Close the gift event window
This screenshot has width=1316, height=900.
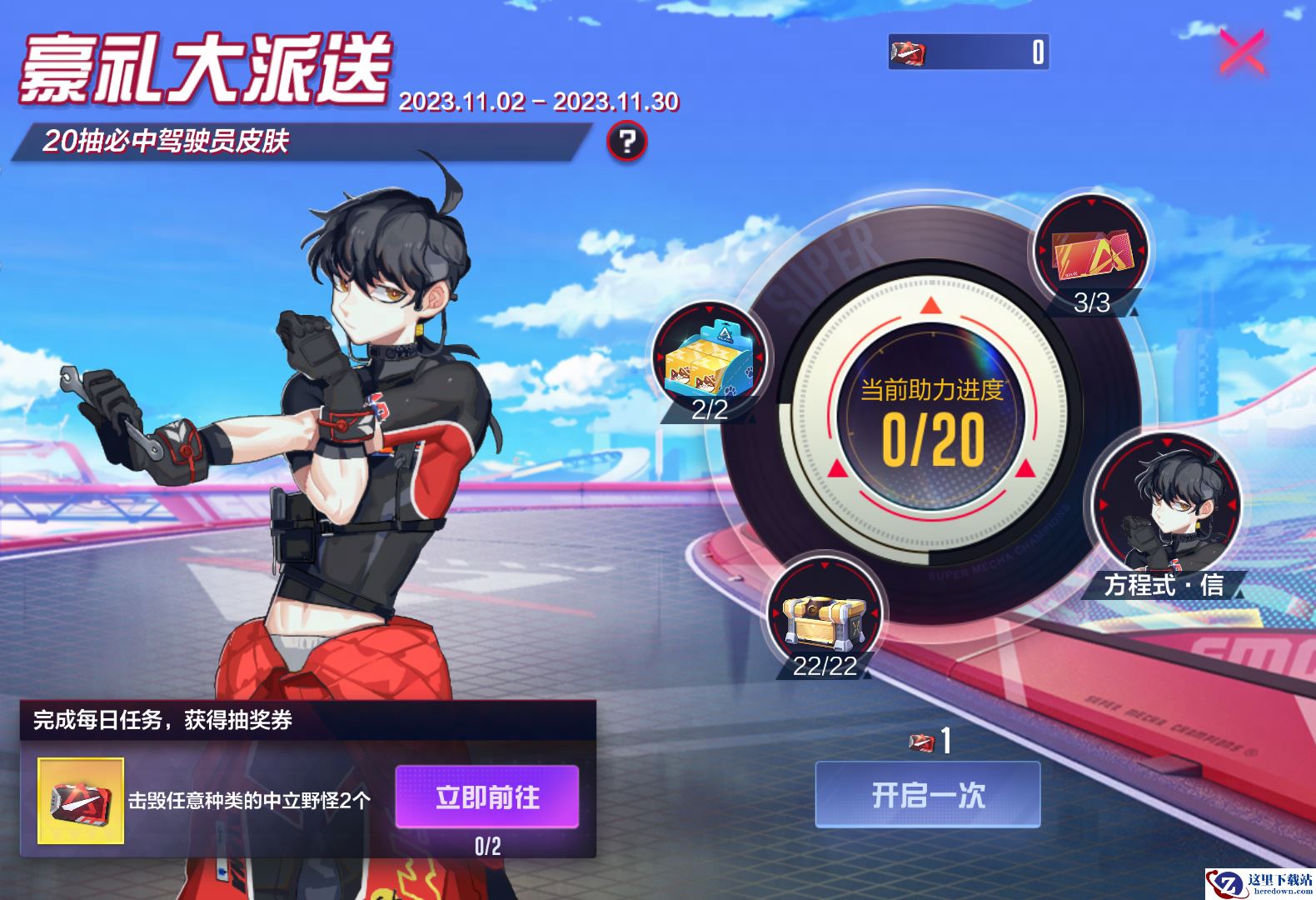tap(1242, 53)
